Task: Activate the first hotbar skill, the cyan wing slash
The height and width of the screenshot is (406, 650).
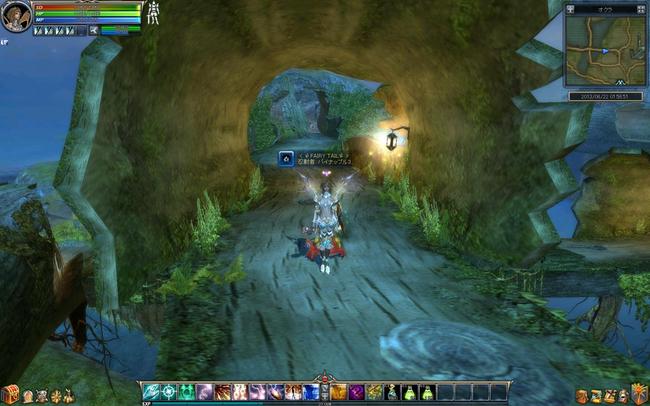Action: [151, 391]
